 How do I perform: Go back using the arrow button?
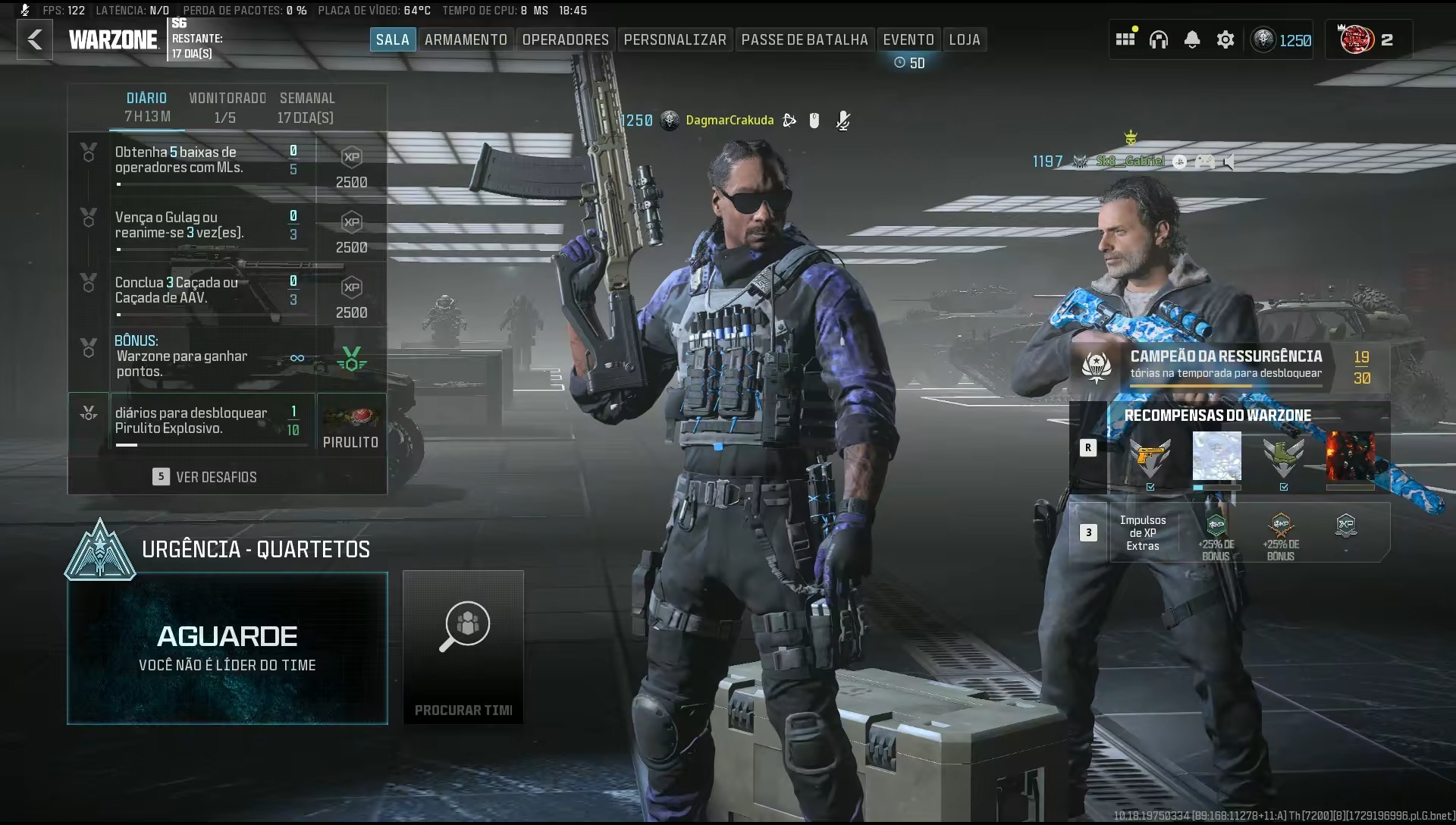pos(35,39)
